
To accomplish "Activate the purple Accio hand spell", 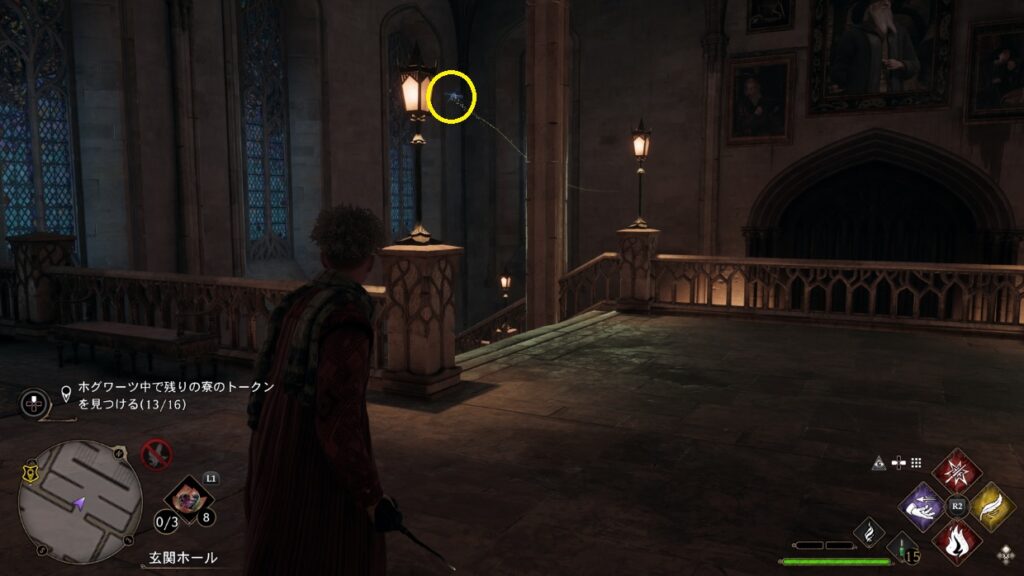I will [x=921, y=507].
